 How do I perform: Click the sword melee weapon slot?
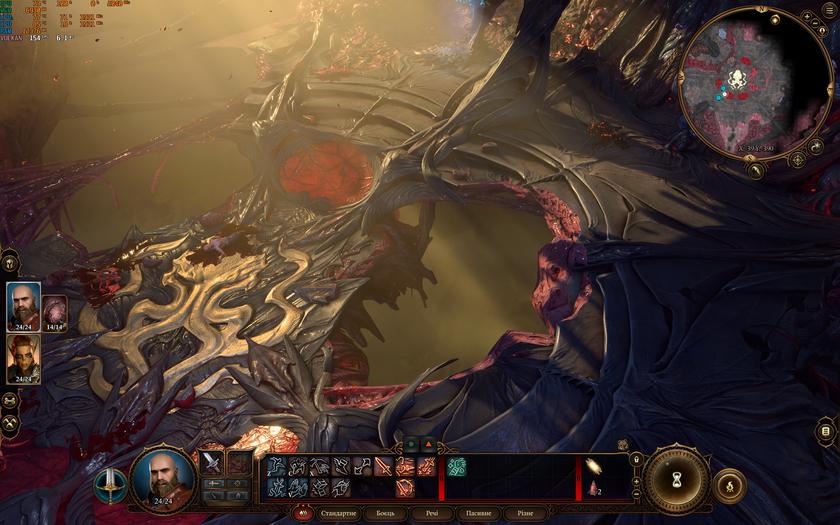pyautogui.click(x=211, y=462)
